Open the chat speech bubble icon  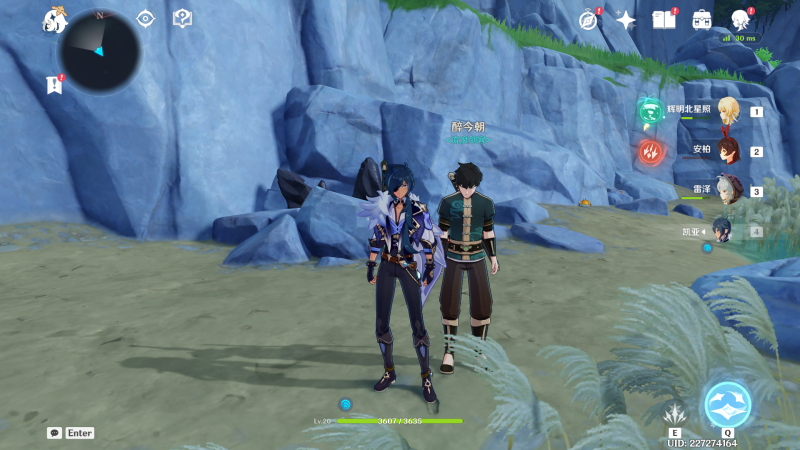pos(54,433)
